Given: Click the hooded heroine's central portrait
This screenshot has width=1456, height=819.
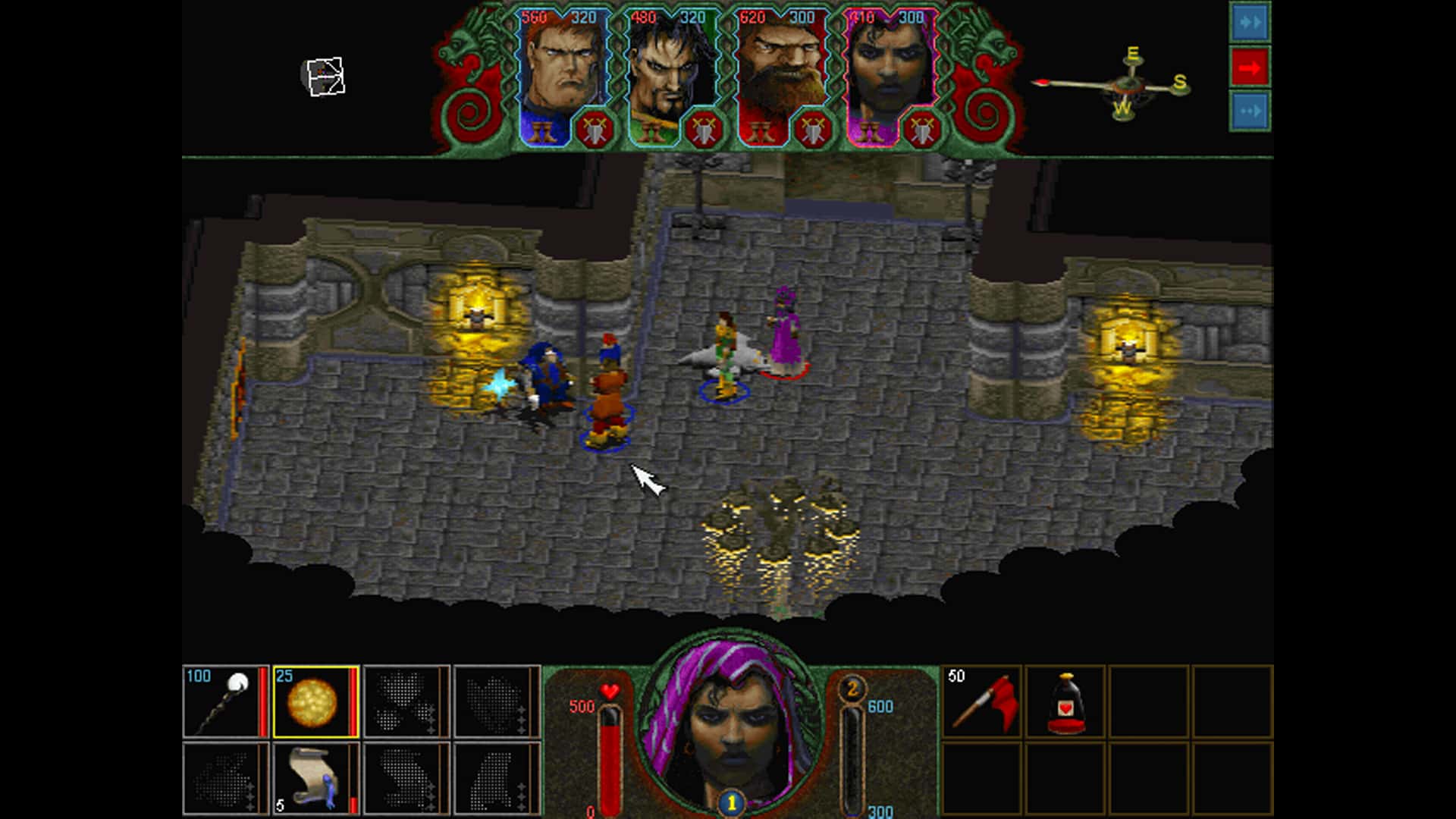Looking at the screenshot, I should tap(730, 728).
